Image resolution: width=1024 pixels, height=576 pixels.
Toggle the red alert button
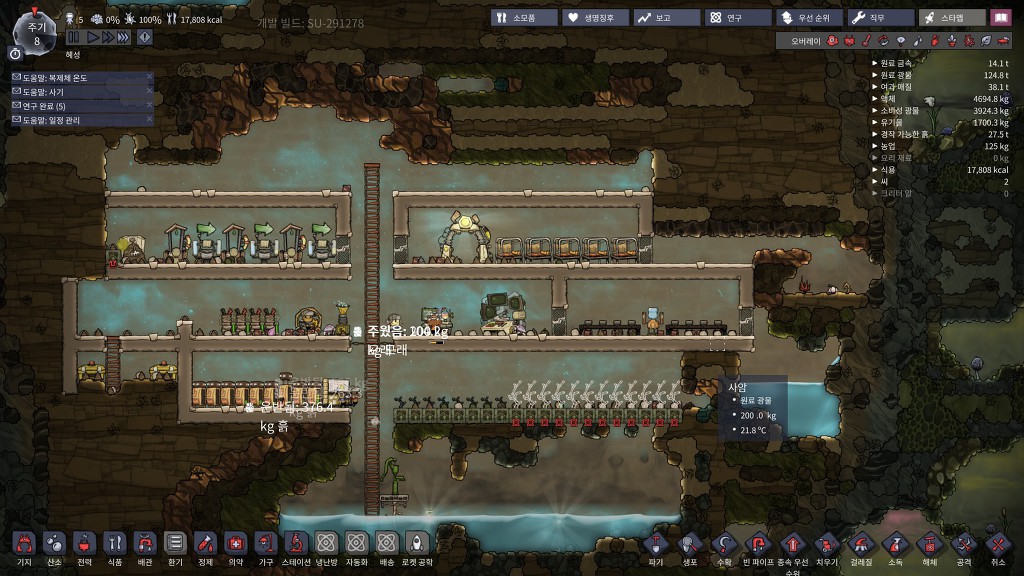point(145,37)
